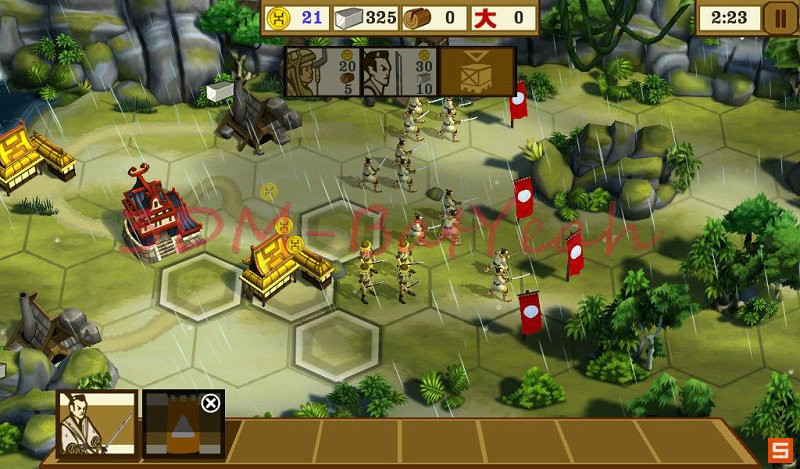This screenshot has width=800, height=469.
Task: Pause the game
Action: click(x=776, y=17)
